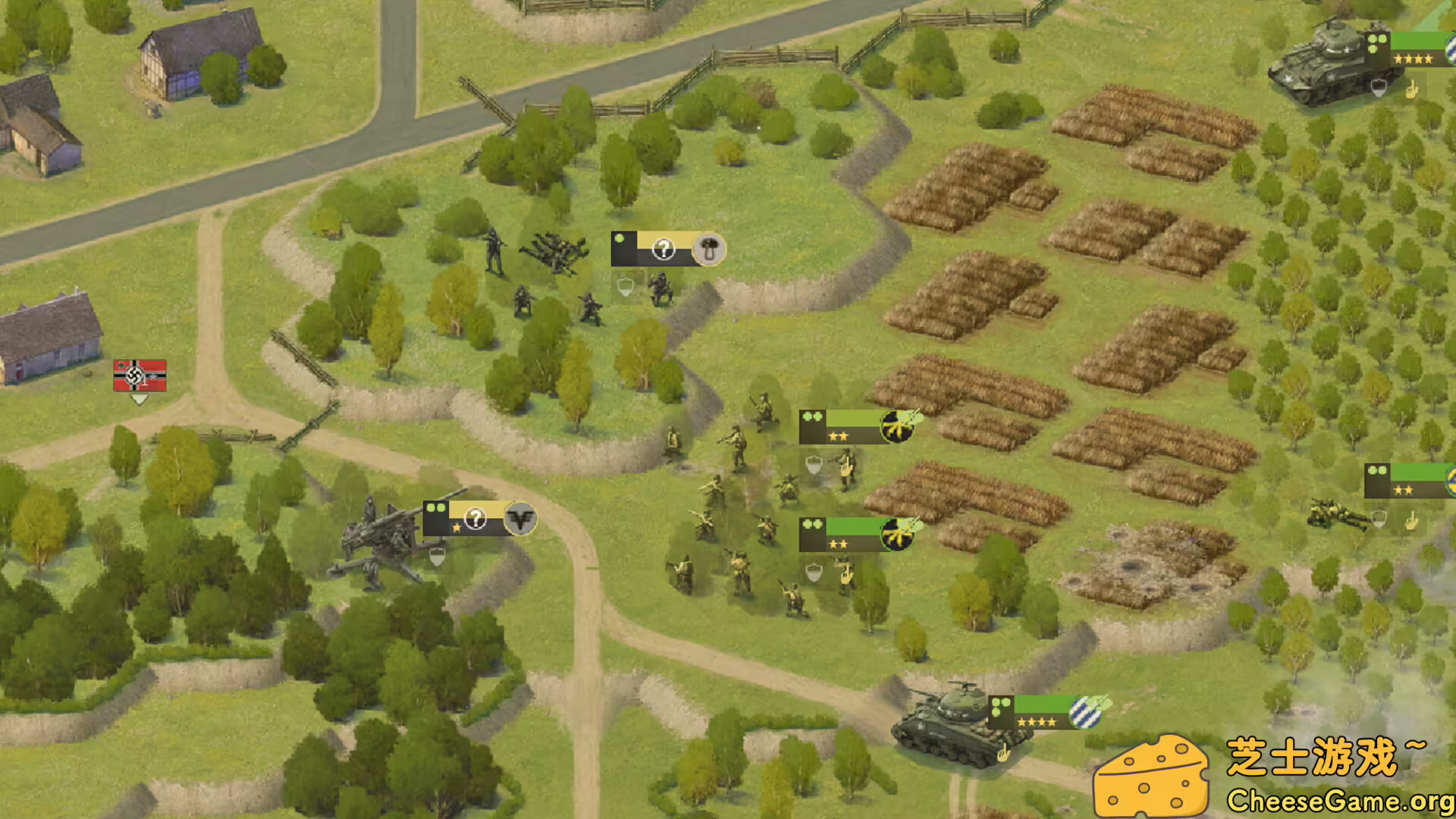The width and height of the screenshot is (1456, 819).
Task: Click the hand pointer icon beside the bottom Sherman
Action: (x=1003, y=756)
